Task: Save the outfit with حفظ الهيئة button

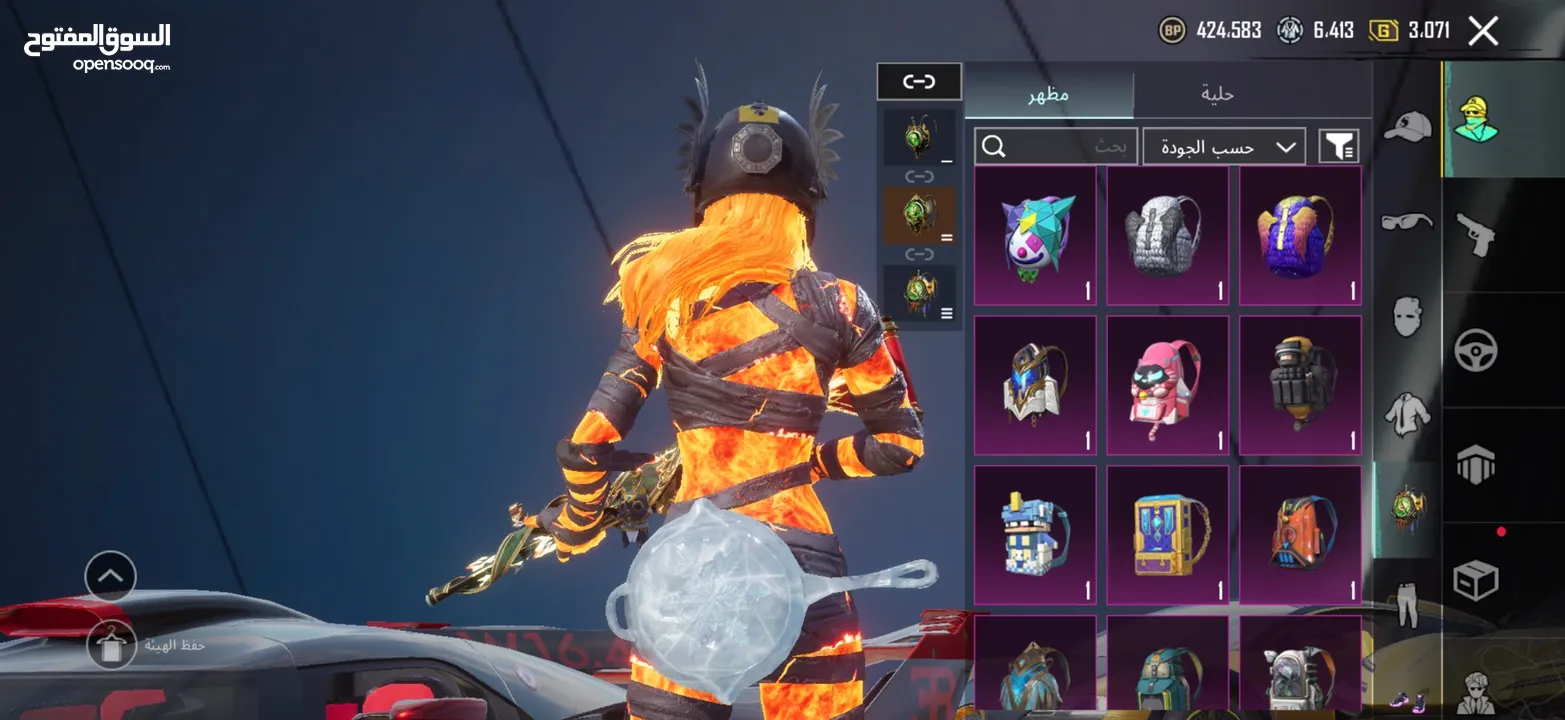Action: [x=112, y=645]
